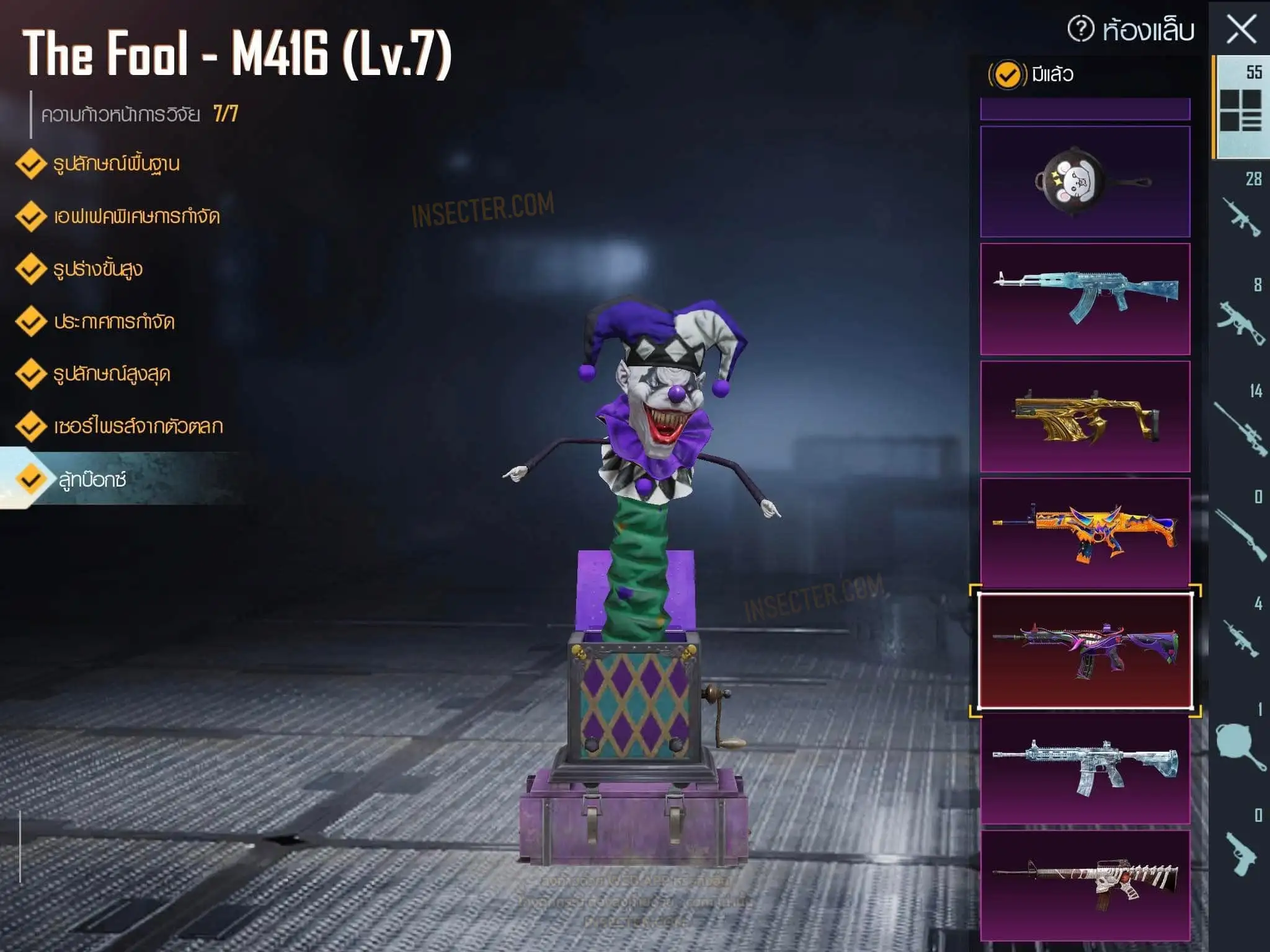Select the เอฟเฟคพิเศษการกำจัด level entry
Screen dimensions: 1270x952
(x=136, y=217)
